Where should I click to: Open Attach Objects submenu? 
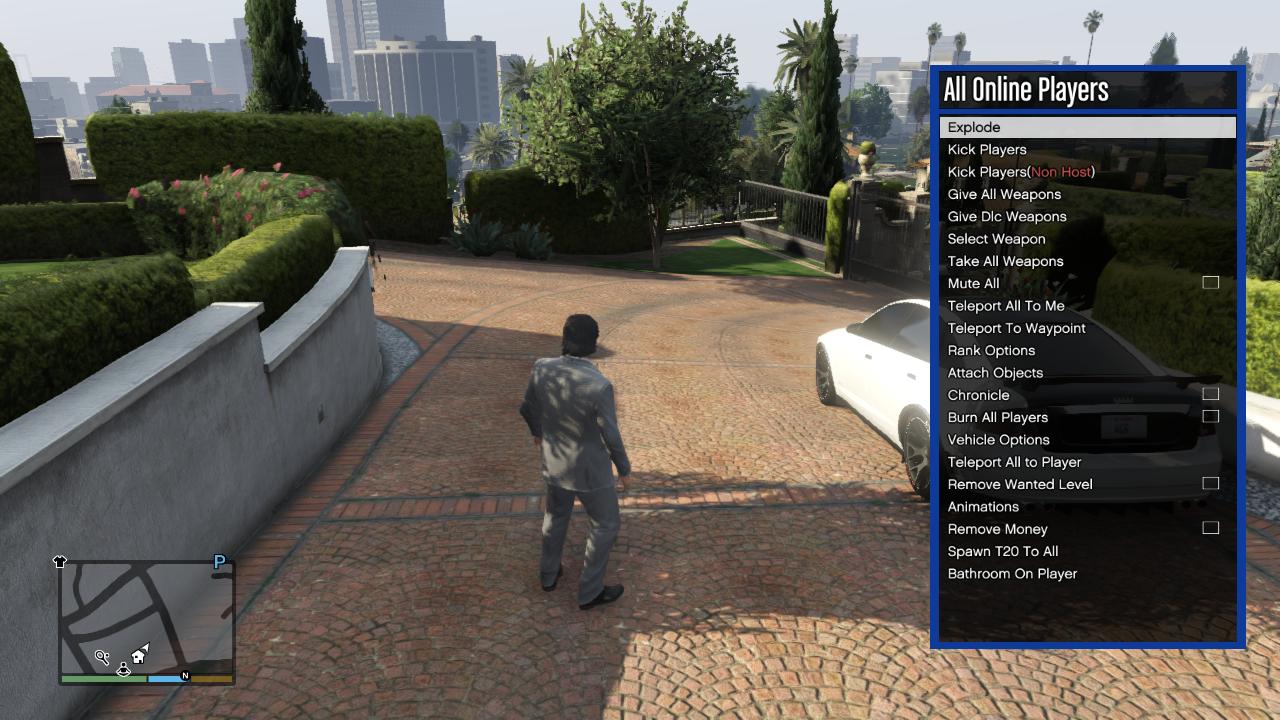coord(995,372)
